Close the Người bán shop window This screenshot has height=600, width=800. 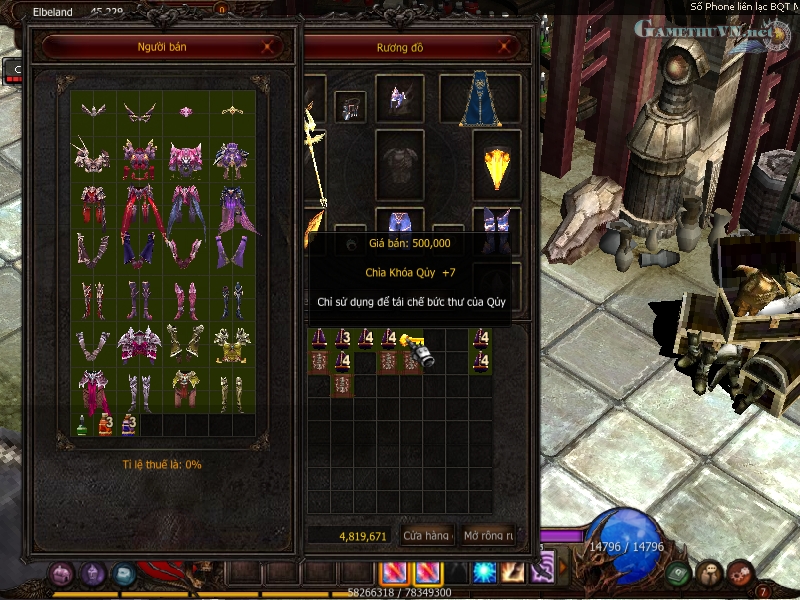pos(267,46)
